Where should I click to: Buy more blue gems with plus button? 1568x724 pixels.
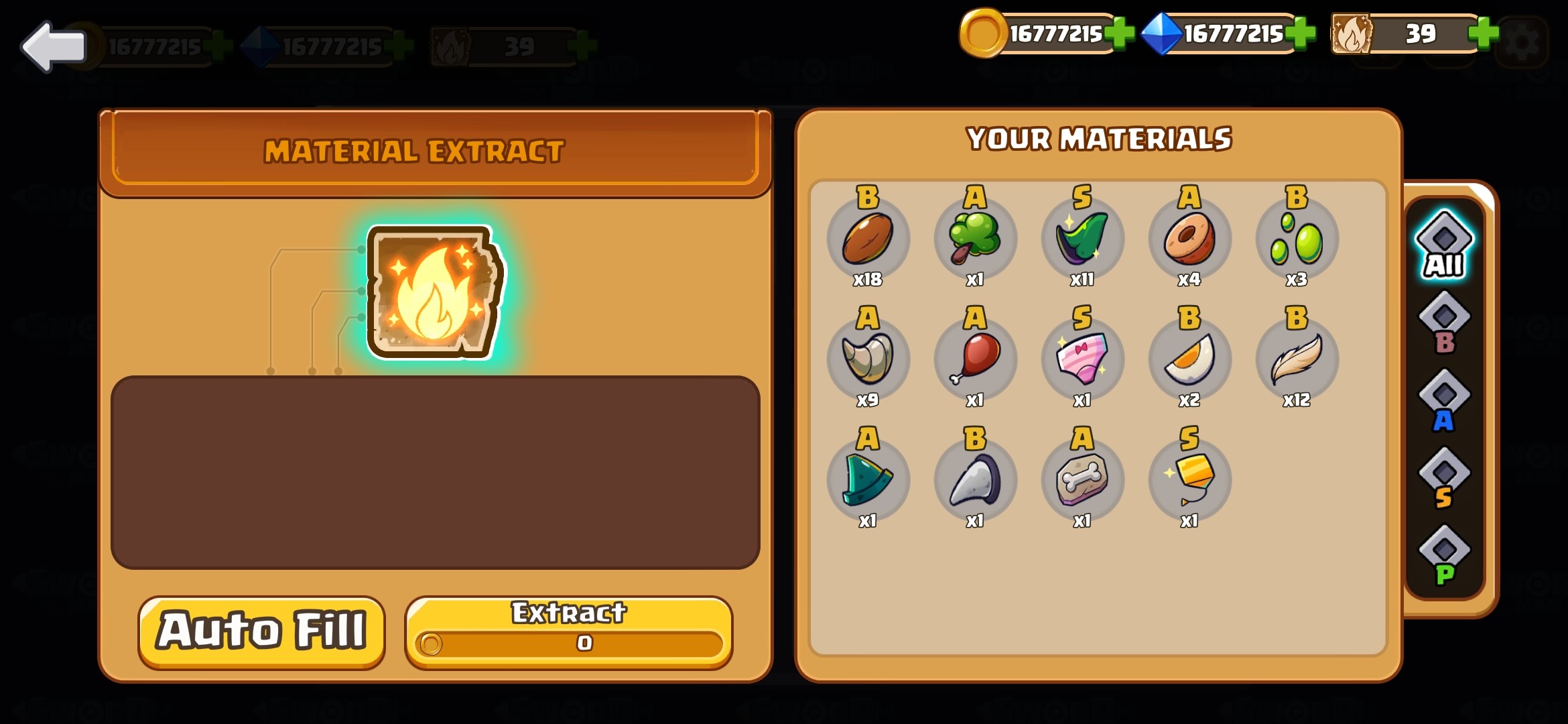1300,34
